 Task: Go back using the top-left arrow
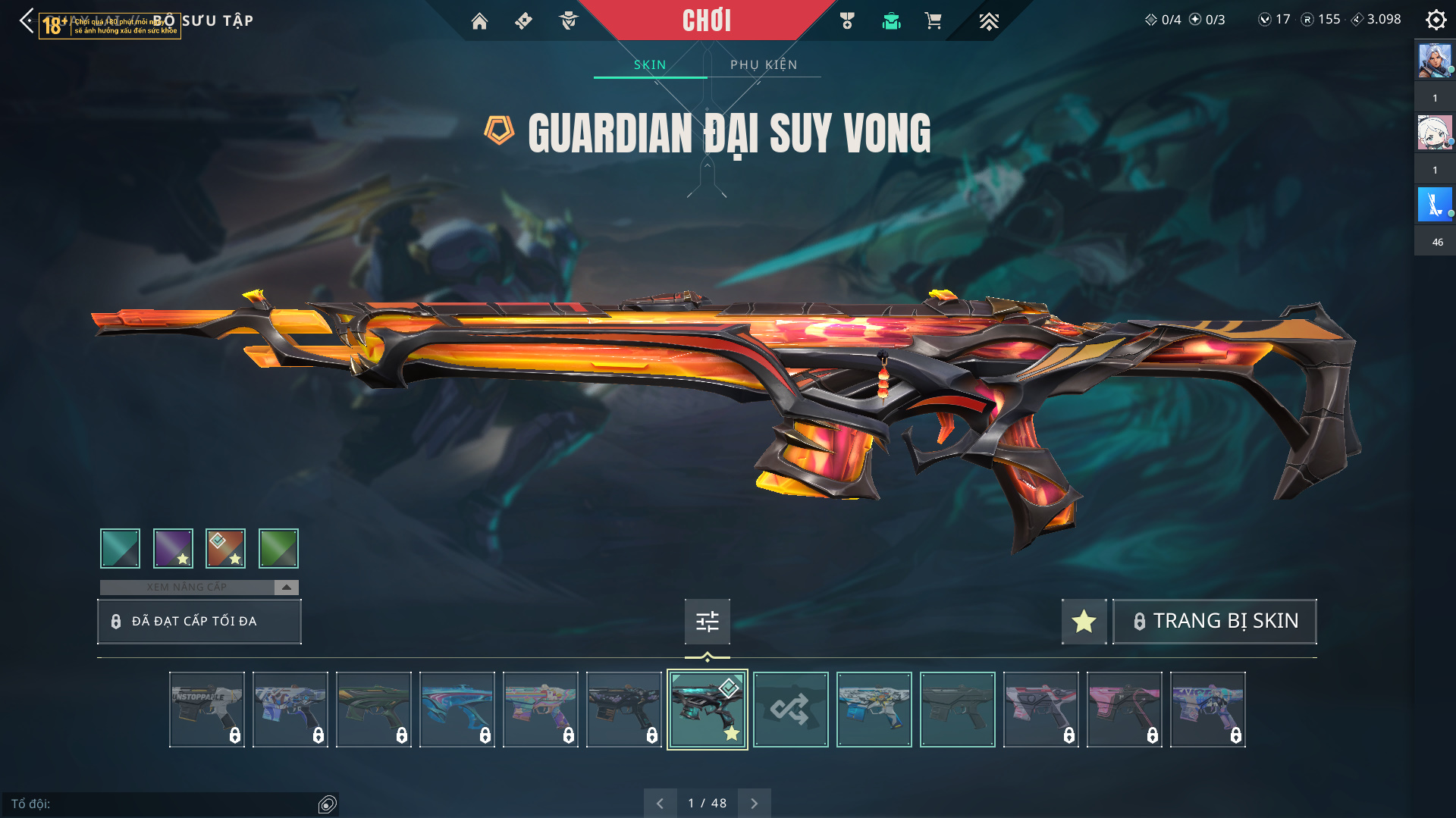pos(27,20)
